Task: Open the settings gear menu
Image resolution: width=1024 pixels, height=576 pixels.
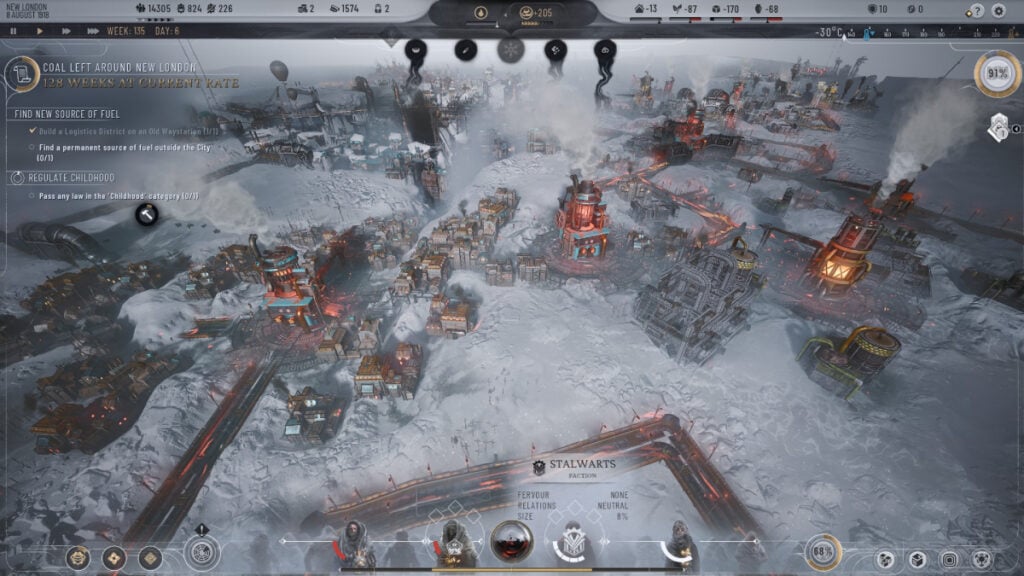Action: tap(997, 10)
